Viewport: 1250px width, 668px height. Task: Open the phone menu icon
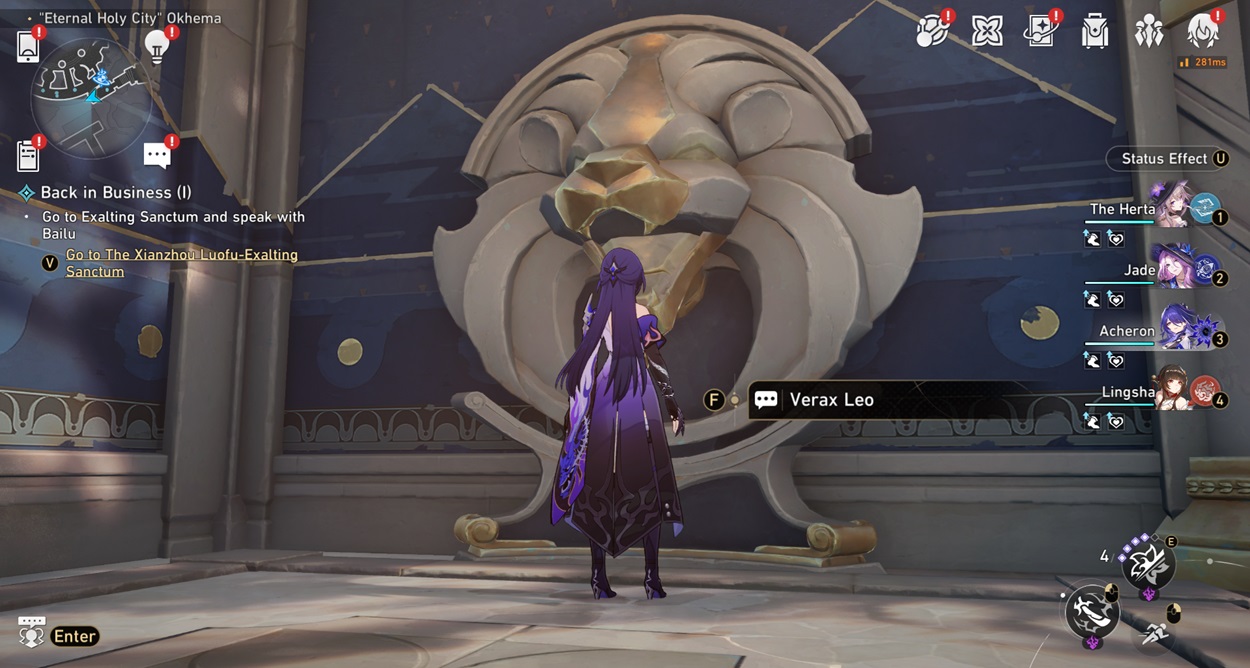coord(28,47)
